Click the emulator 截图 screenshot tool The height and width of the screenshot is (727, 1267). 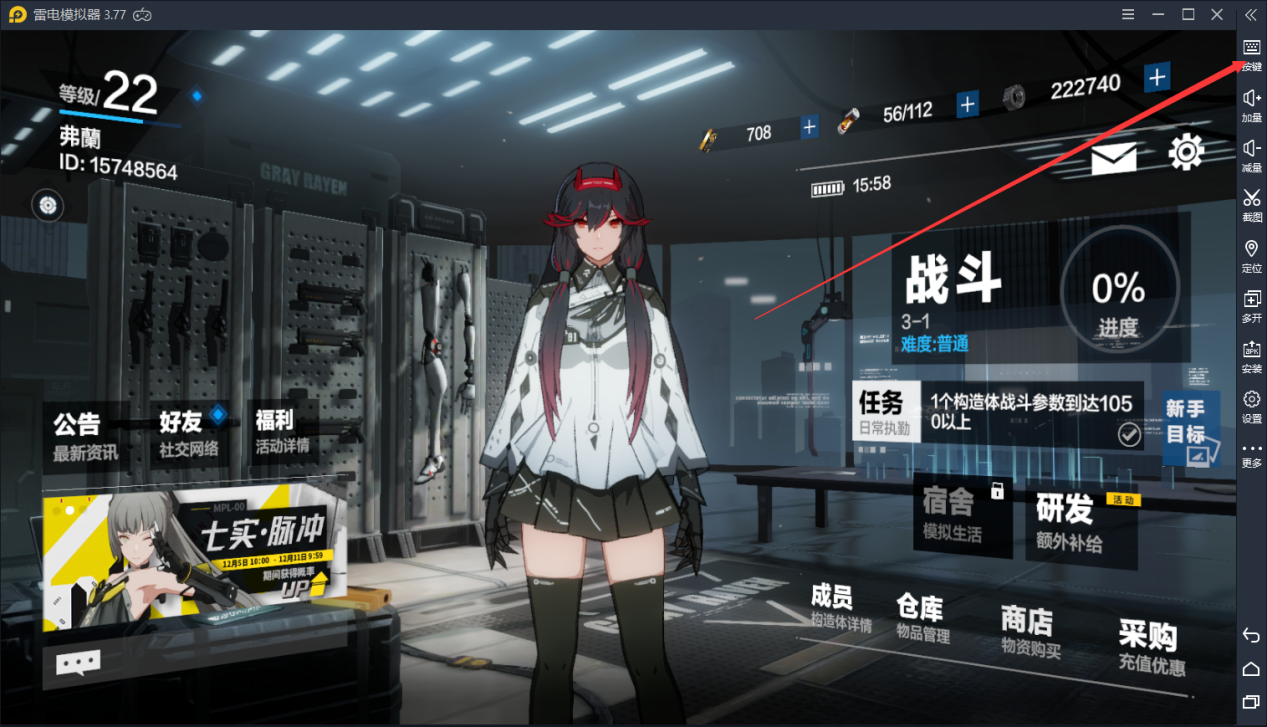pyautogui.click(x=1251, y=205)
